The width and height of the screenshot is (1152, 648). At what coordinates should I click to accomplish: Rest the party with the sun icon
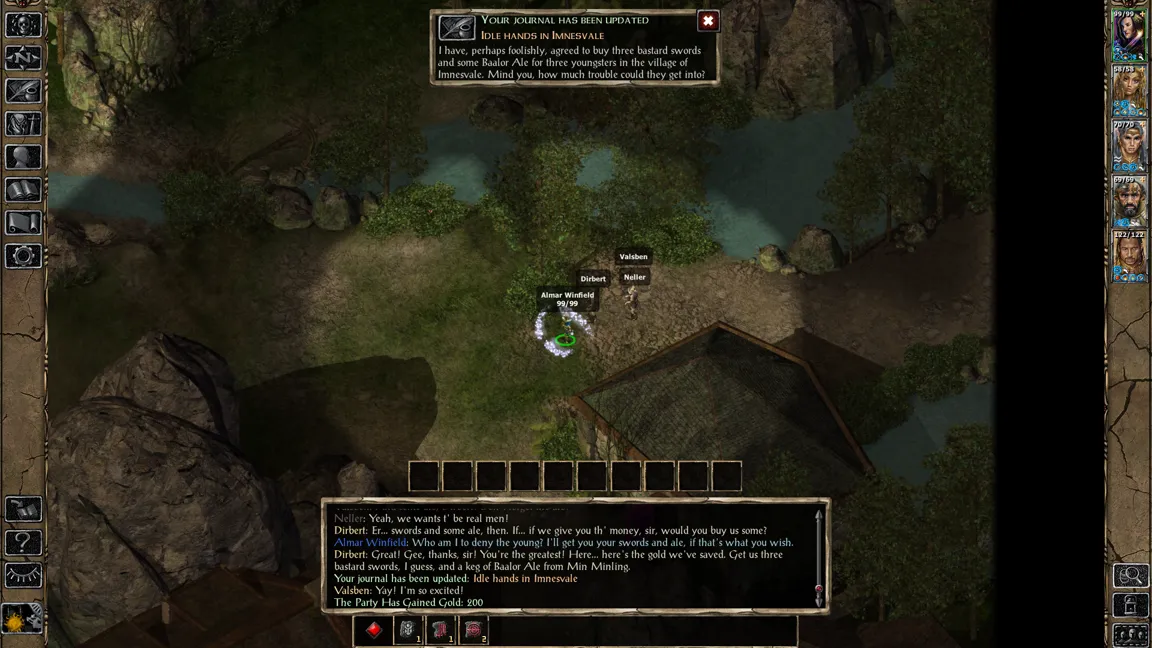(x=22, y=620)
